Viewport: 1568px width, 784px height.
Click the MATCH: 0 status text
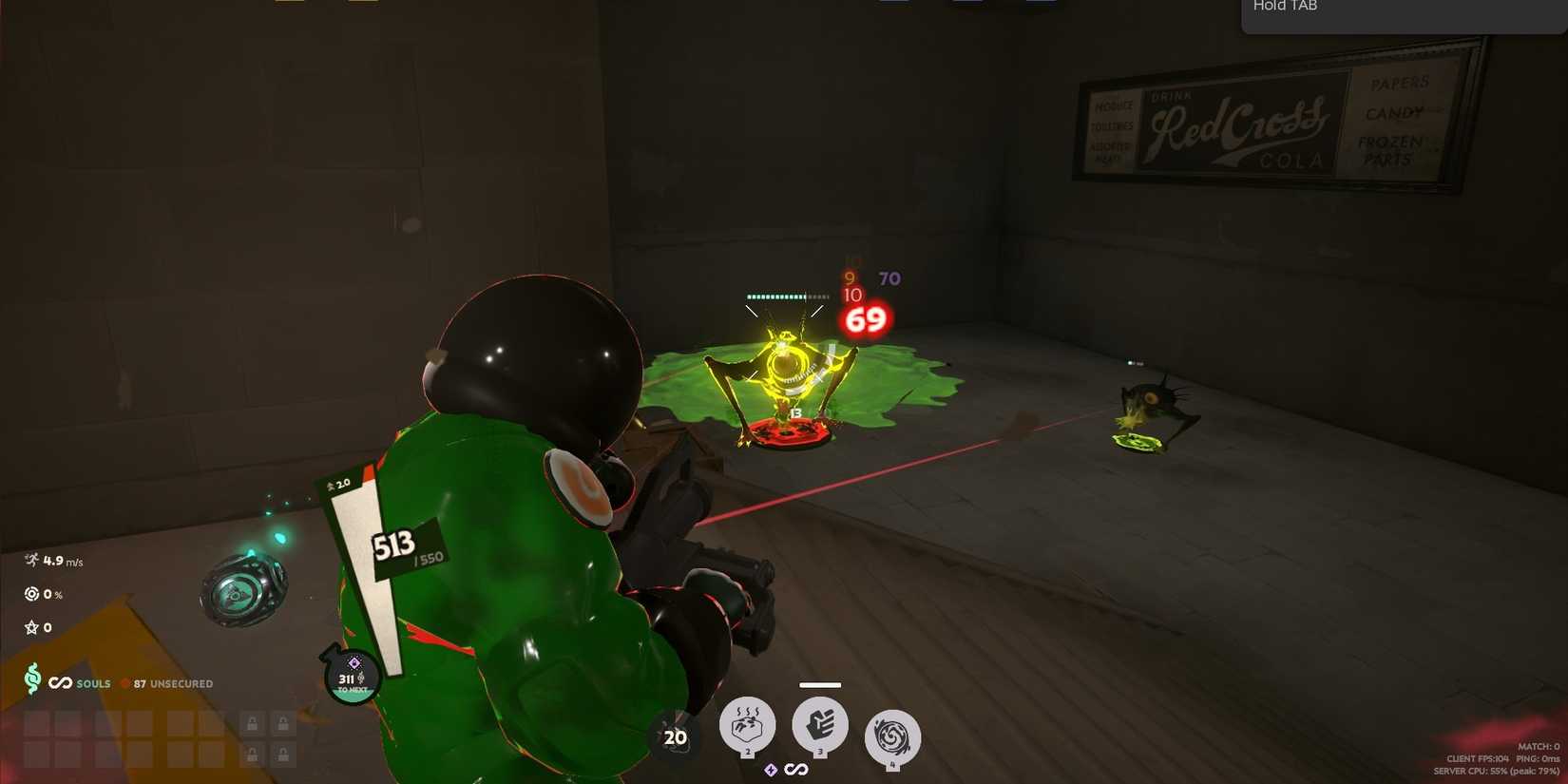(1538, 748)
